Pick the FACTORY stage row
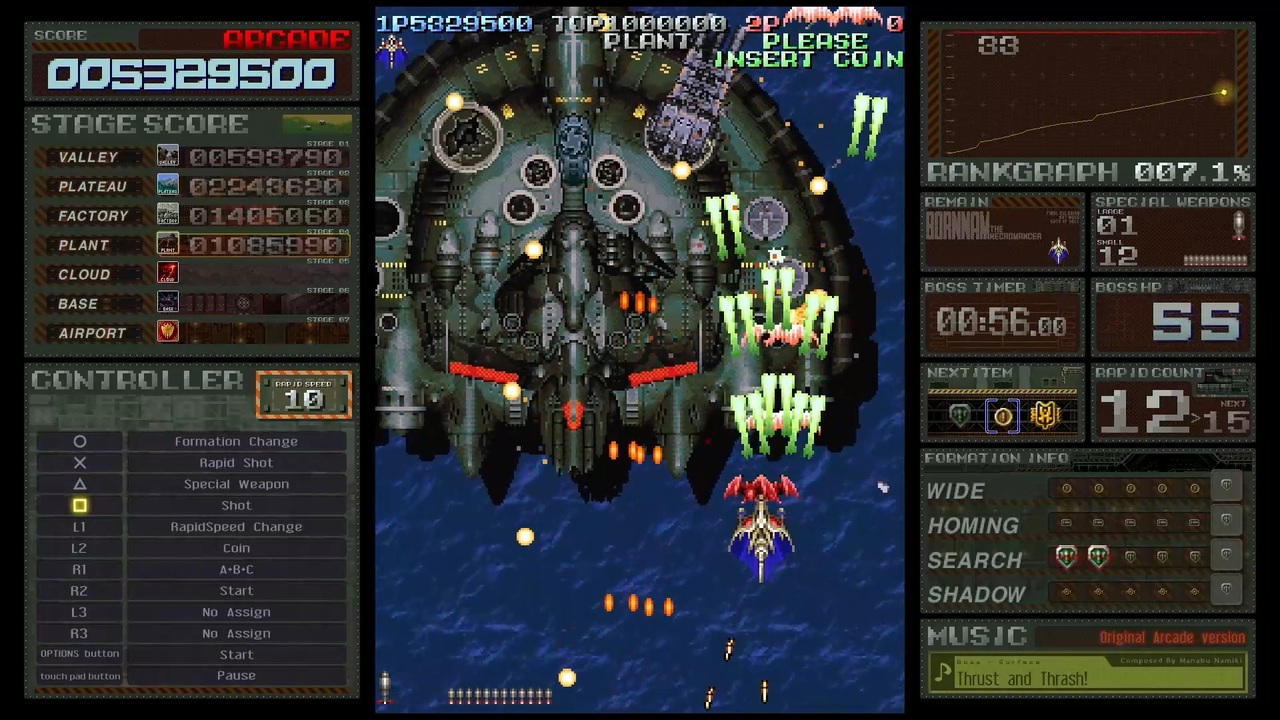 pyautogui.click(x=192, y=215)
